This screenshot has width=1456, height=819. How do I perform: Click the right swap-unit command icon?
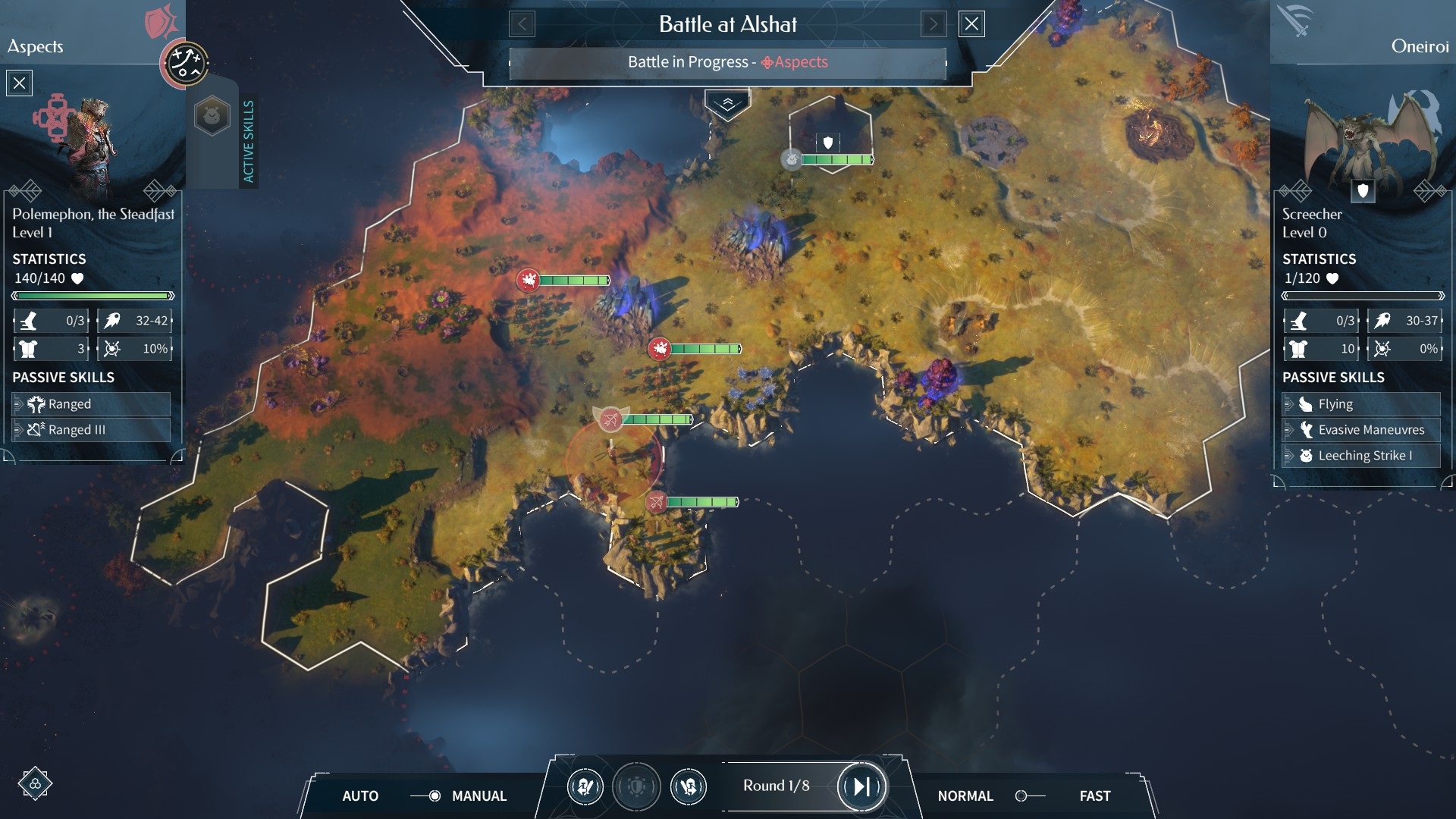[x=689, y=786]
